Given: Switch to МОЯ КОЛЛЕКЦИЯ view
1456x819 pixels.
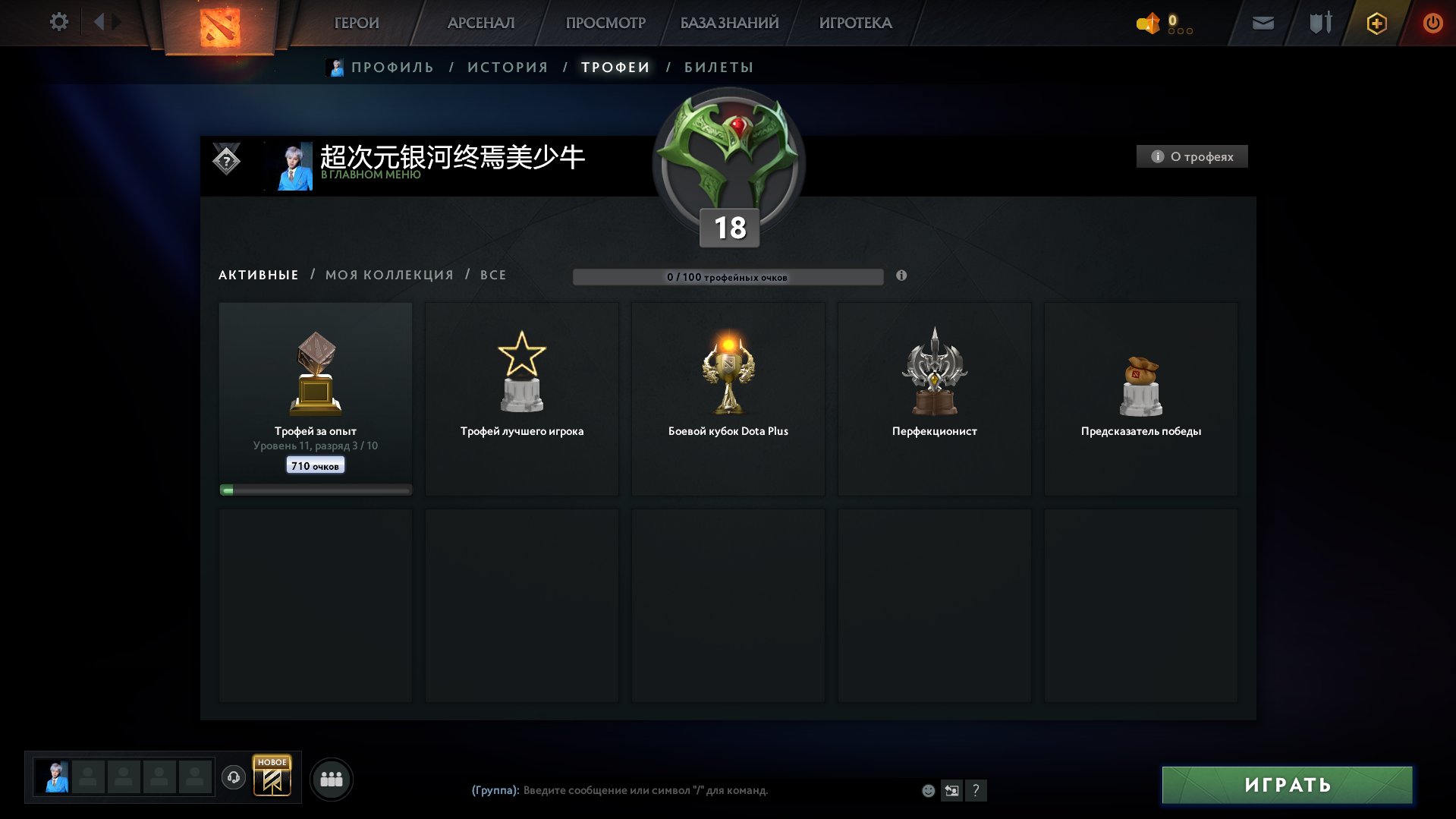Looking at the screenshot, I should [389, 275].
